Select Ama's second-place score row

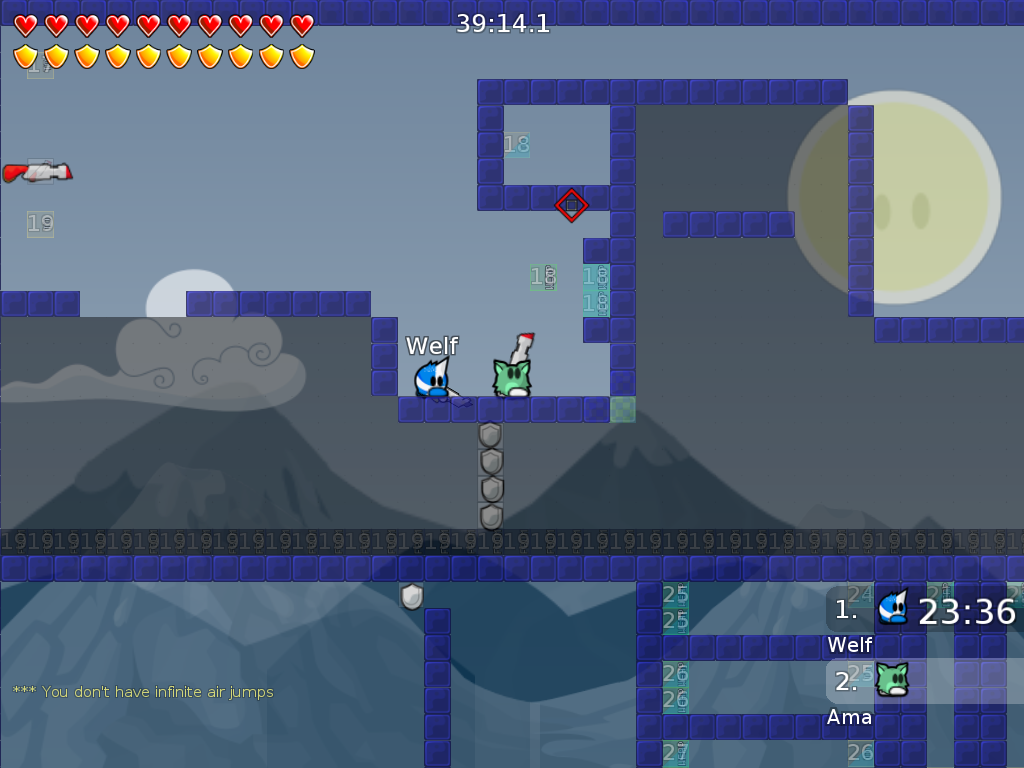point(925,681)
